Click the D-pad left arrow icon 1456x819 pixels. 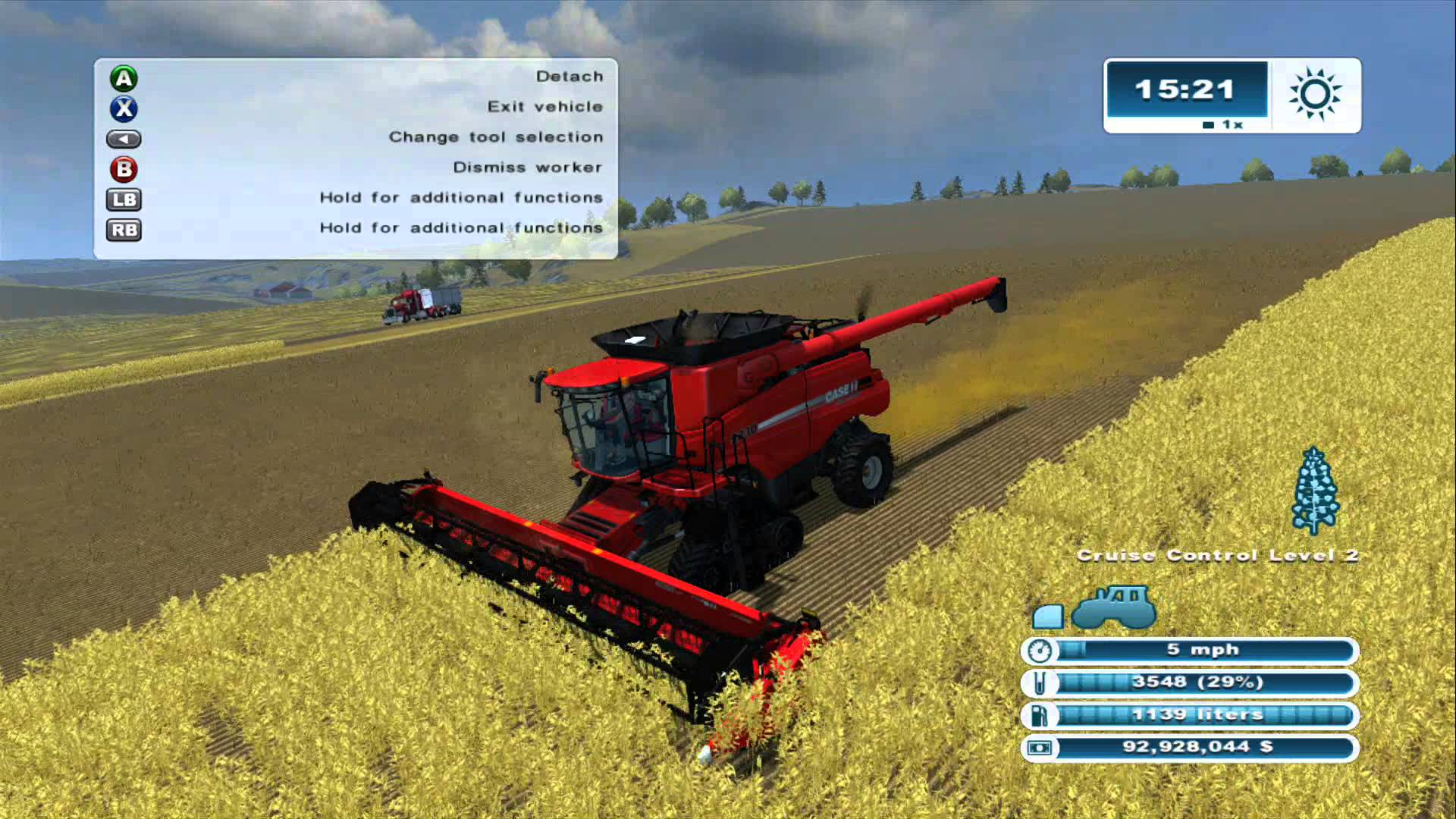coord(124,139)
